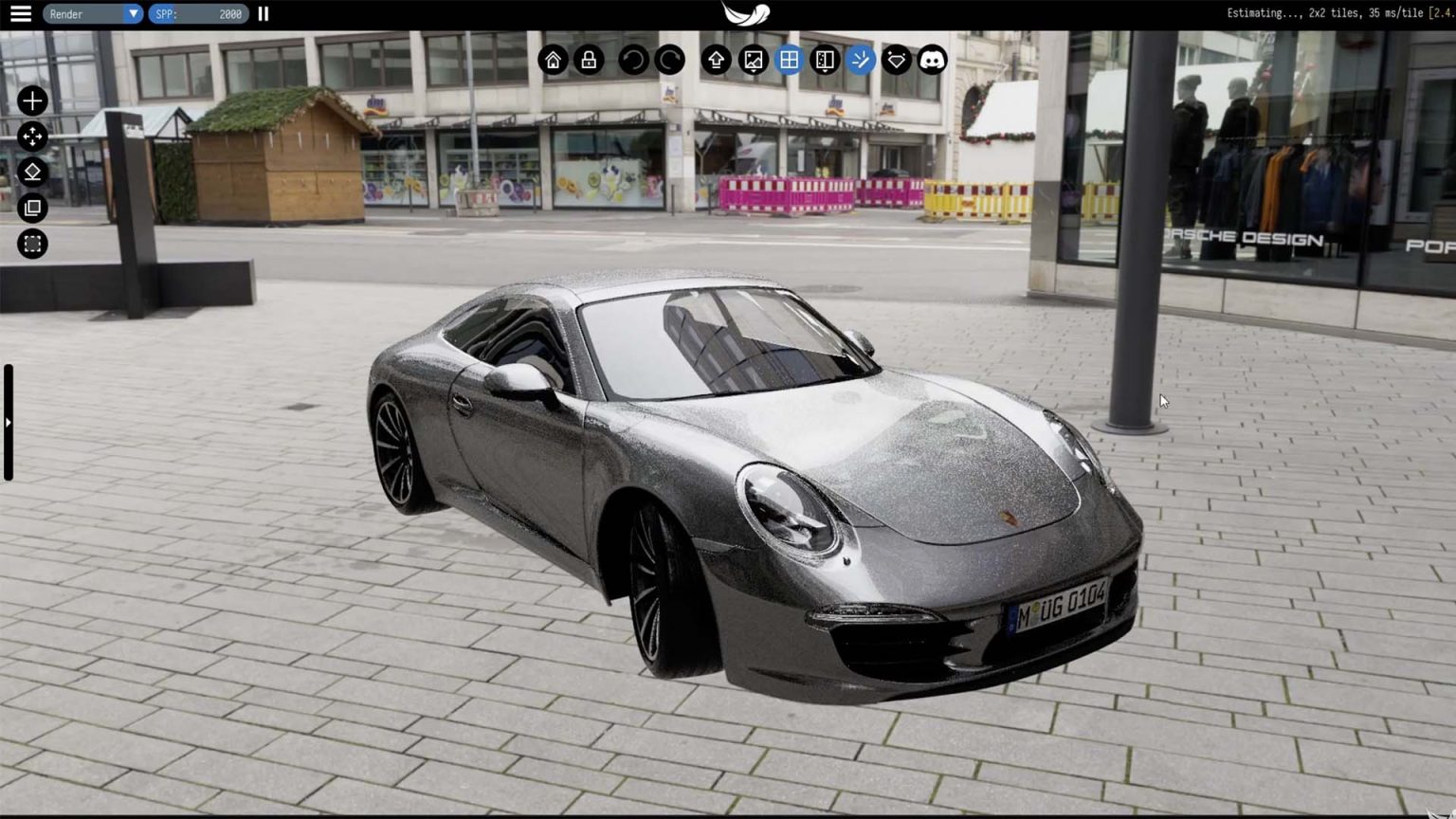1456x819 pixels.
Task: Open the split-view comparison button
Action: coord(825,61)
